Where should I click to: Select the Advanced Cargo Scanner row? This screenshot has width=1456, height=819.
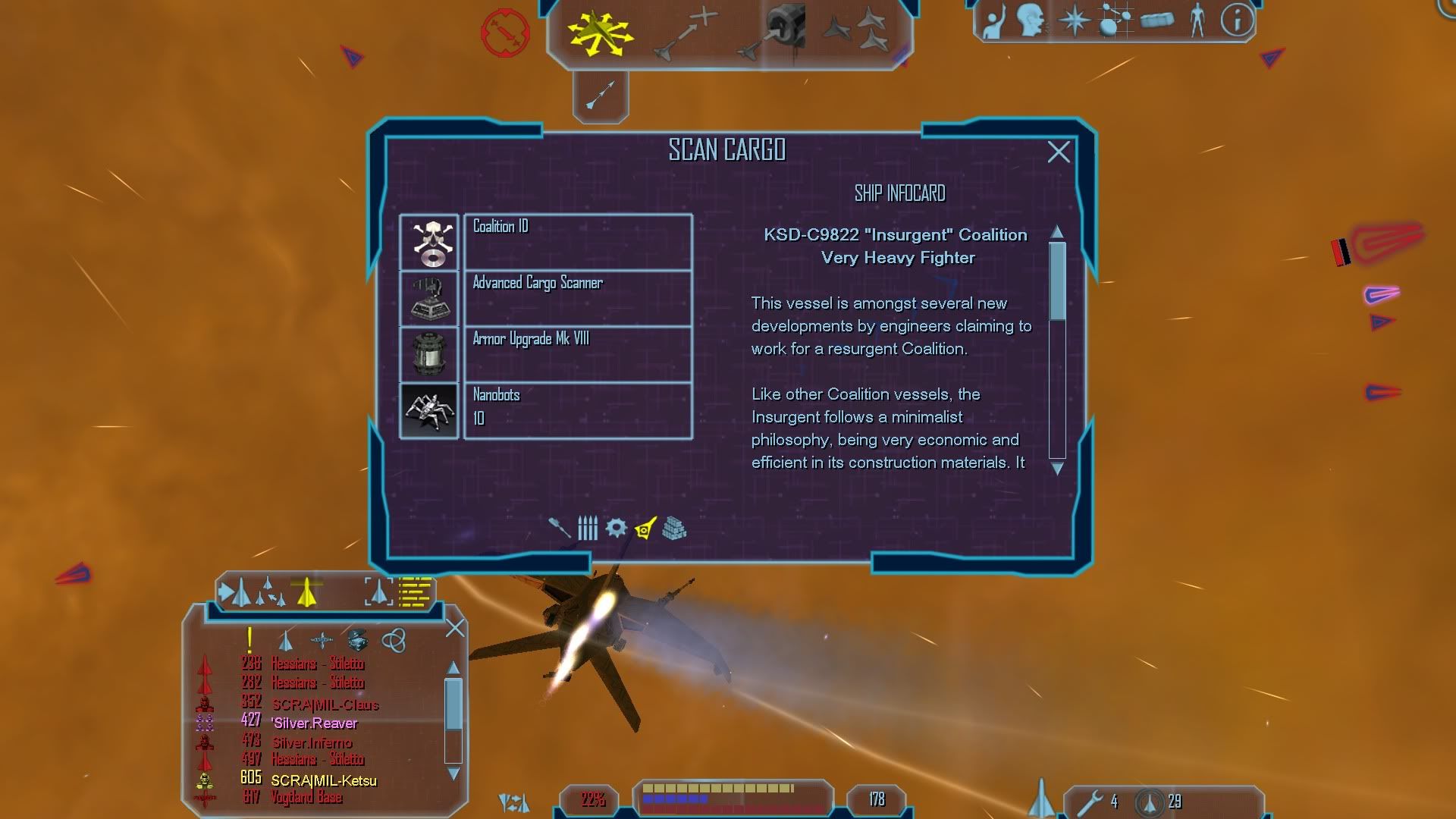click(576, 298)
